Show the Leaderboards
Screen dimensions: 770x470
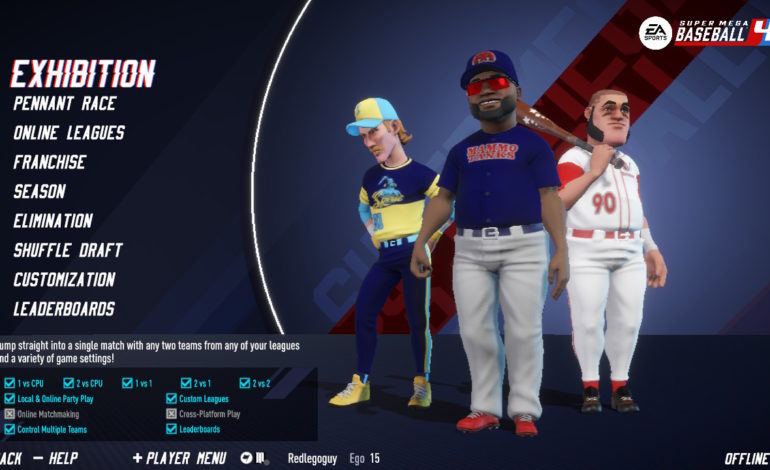pyautogui.click(x=64, y=309)
